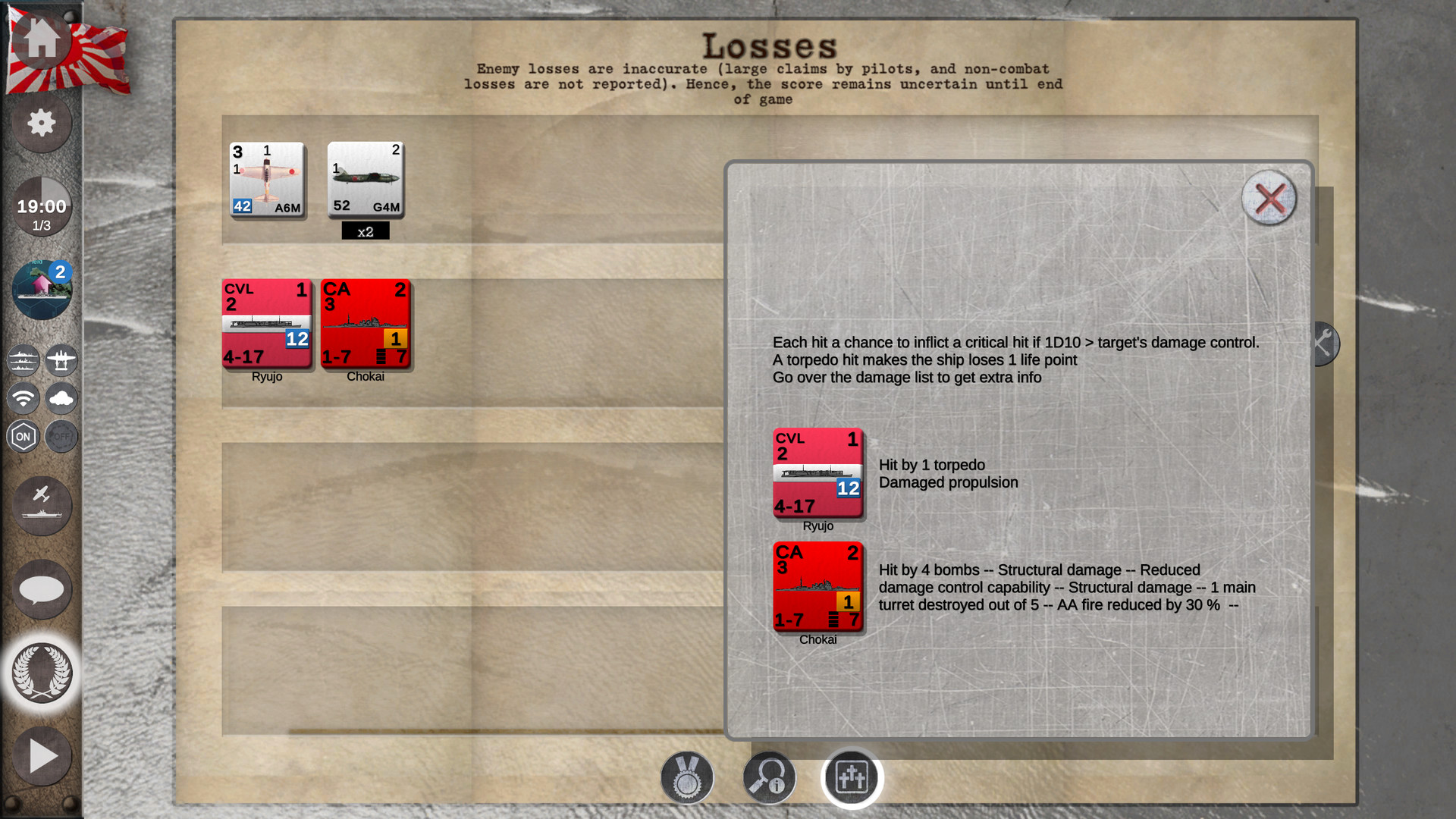
Task: Open the radio signals panel
Action: click(24, 398)
